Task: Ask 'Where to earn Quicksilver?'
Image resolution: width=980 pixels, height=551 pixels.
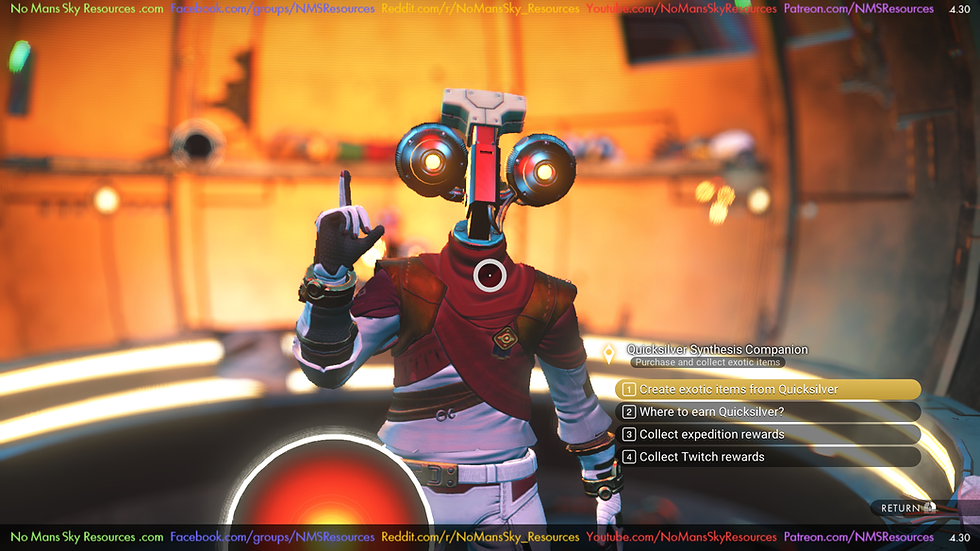Action: (768, 412)
